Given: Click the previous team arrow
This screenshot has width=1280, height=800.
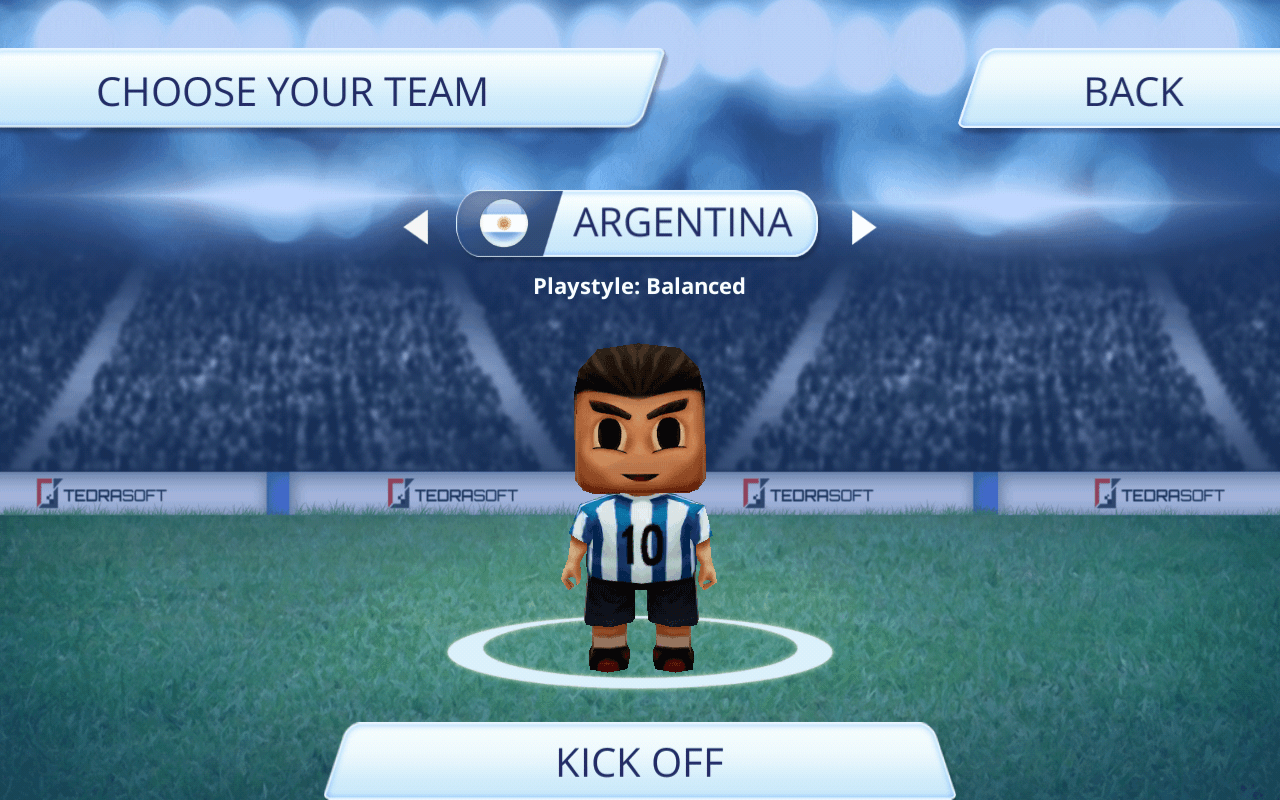Looking at the screenshot, I should [417, 227].
